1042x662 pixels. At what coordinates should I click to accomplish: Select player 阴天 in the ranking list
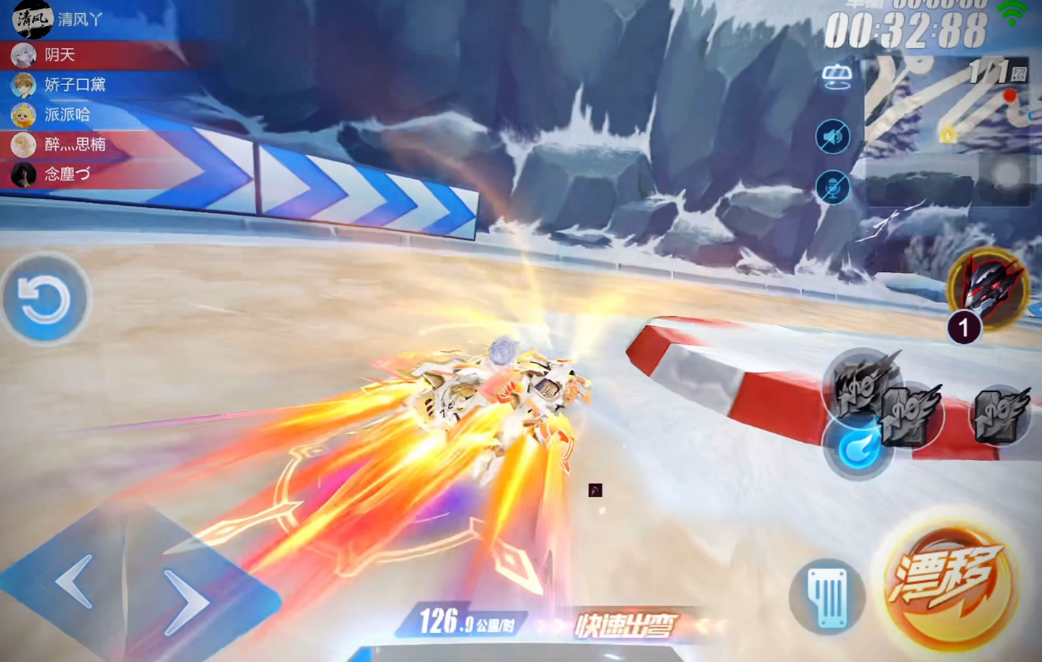60,55
